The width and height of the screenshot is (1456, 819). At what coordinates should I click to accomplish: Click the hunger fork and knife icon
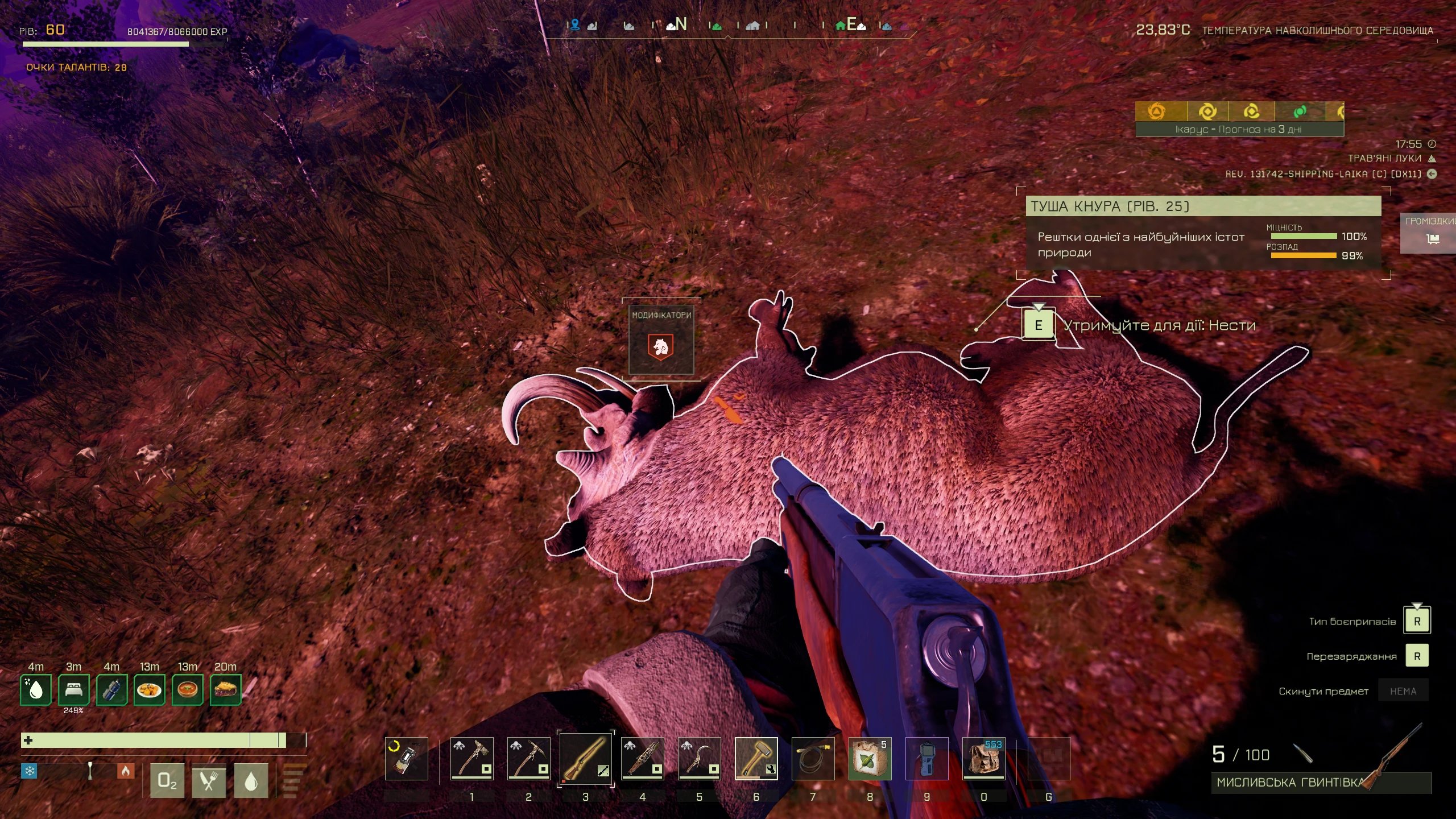tap(209, 781)
